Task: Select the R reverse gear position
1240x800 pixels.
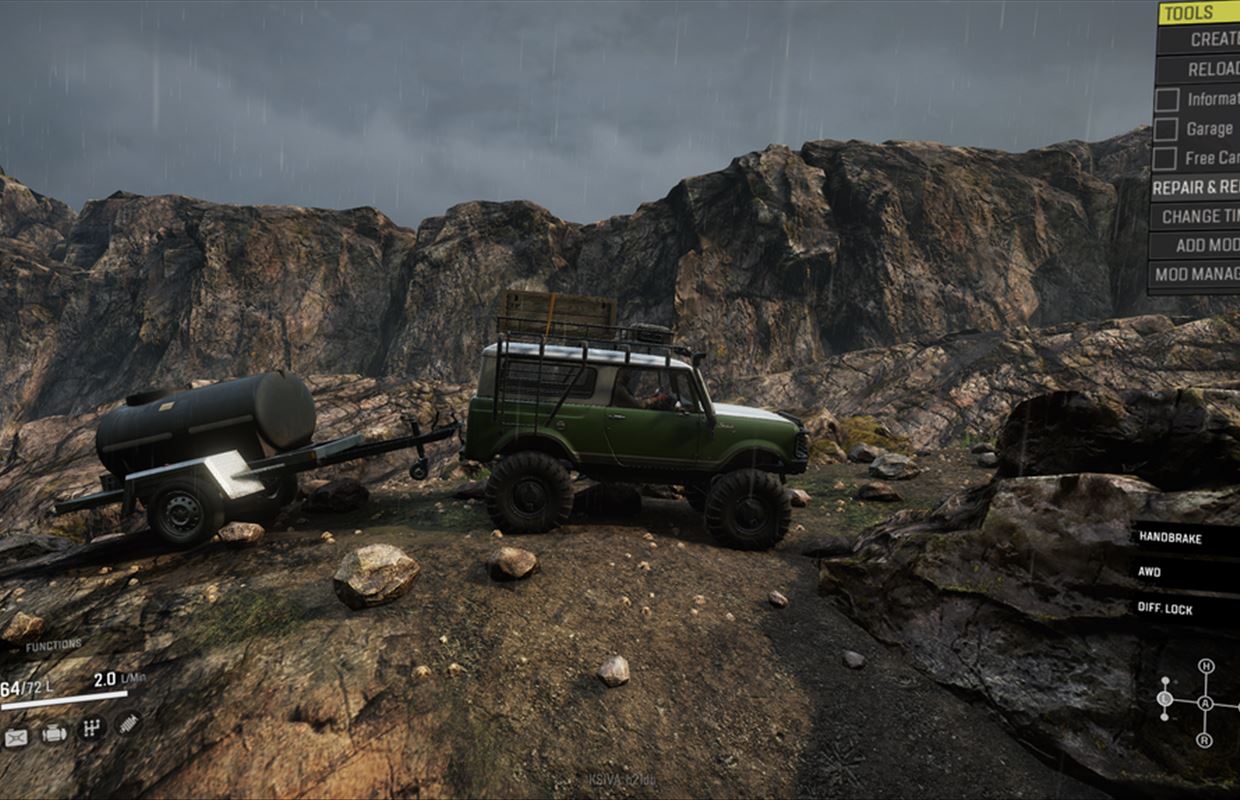Action: 1205,740
